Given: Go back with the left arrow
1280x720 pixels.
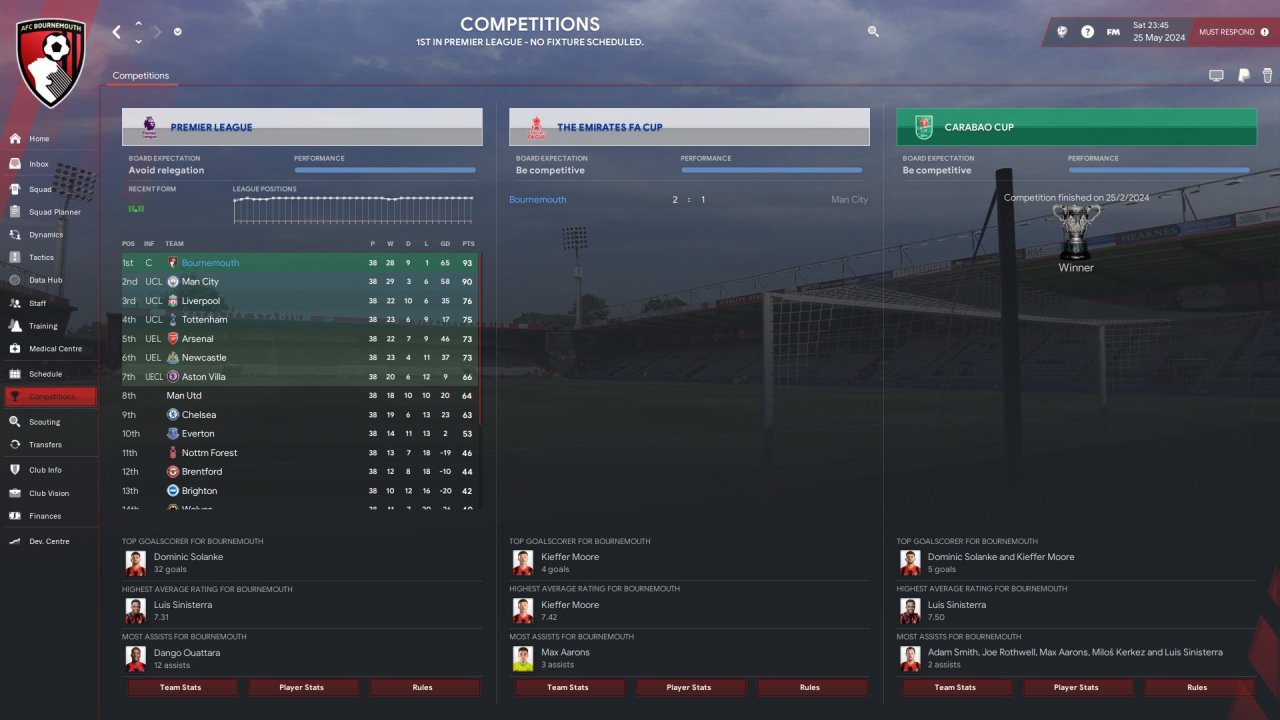Looking at the screenshot, I should coord(116,32).
